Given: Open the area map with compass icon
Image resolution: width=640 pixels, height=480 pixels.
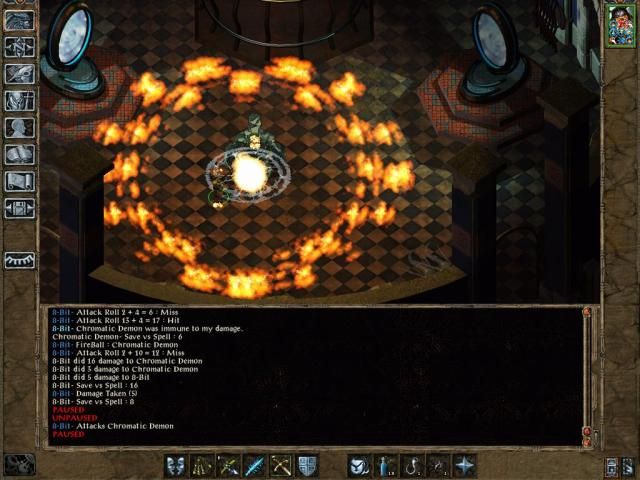Looking at the screenshot, I should (x=20, y=46).
